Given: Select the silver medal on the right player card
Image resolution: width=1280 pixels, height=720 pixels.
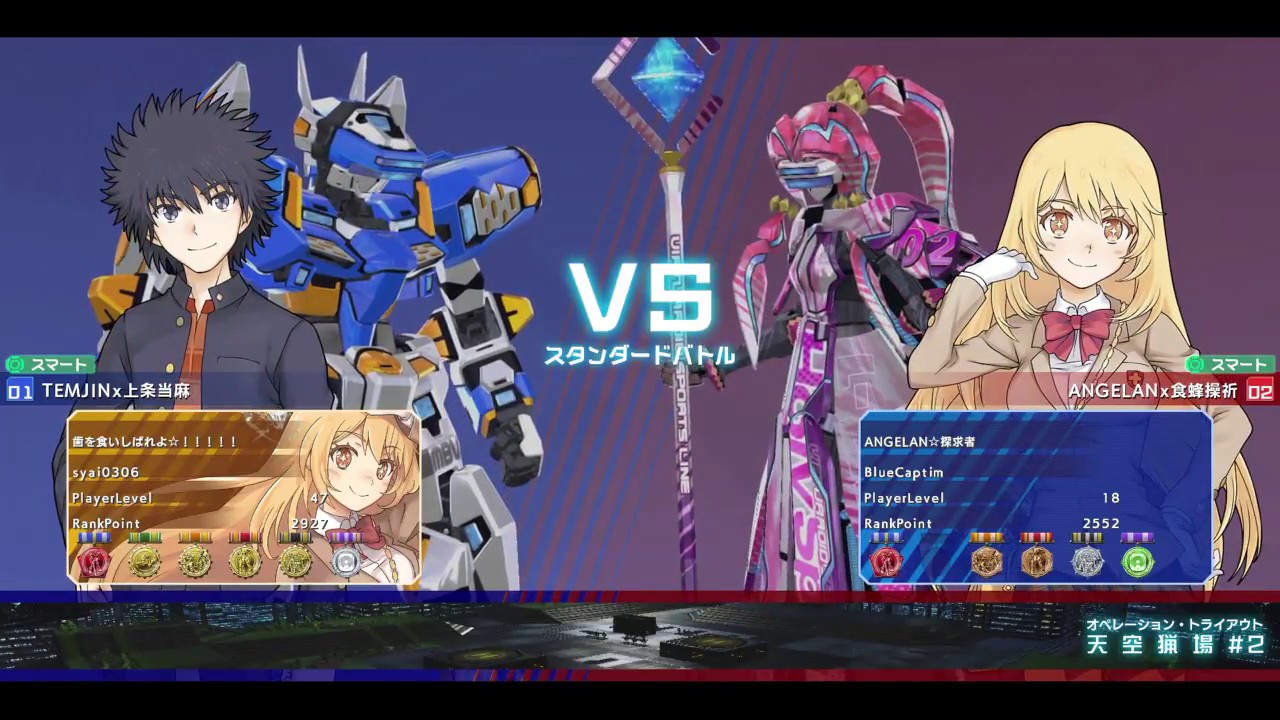Looking at the screenshot, I should (1089, 562).
